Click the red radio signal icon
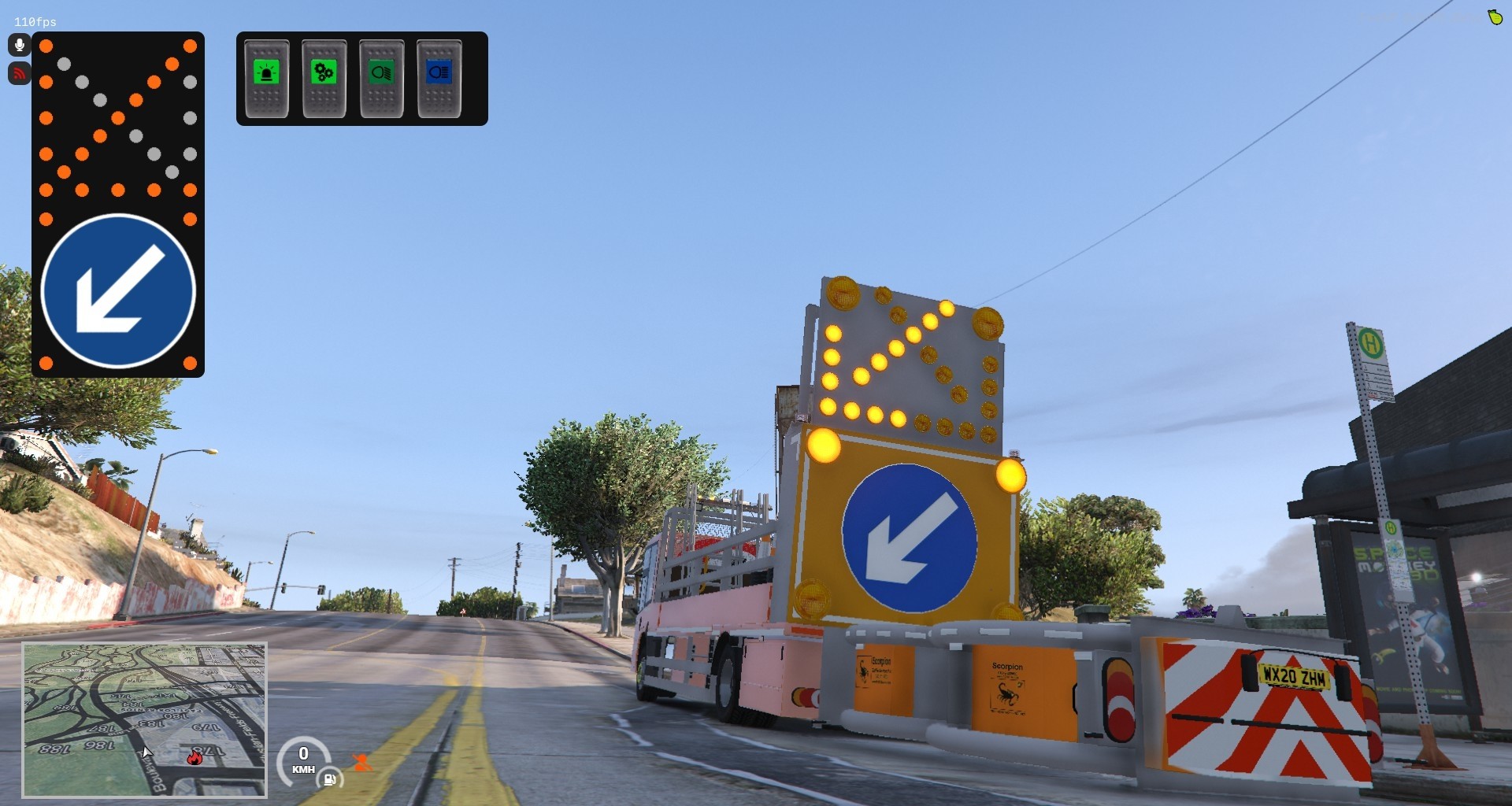This screenshot has width=1512, height=806. coord(20,73)
